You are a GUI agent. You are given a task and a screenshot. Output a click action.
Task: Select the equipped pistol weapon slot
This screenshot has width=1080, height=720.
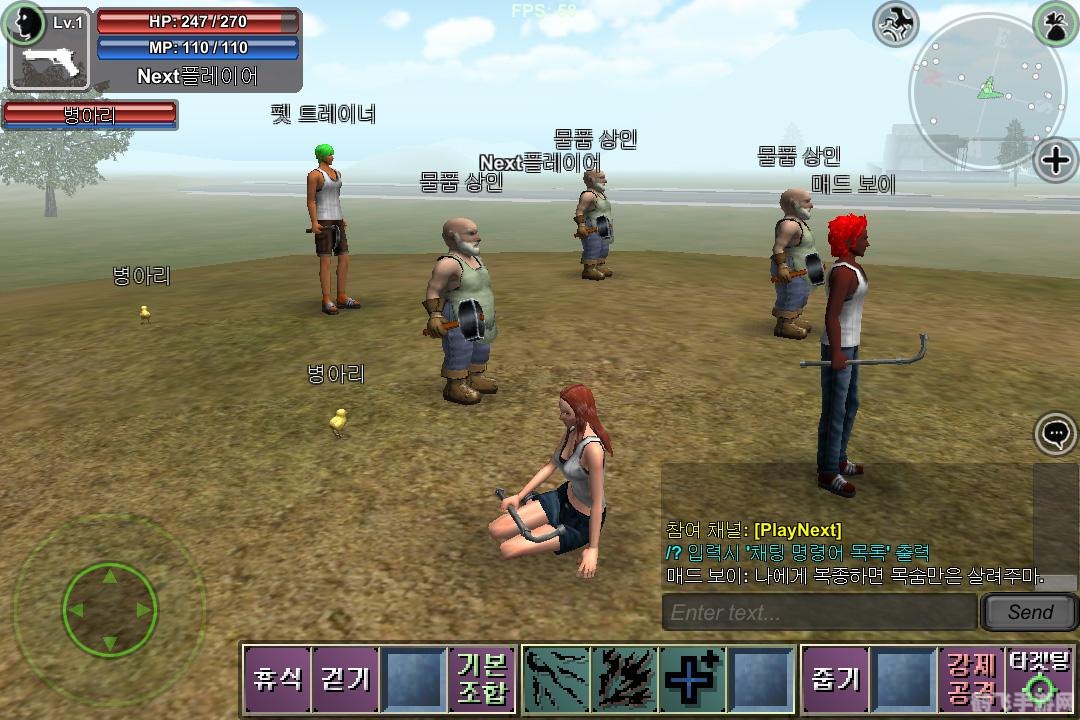[x=52, y=65]
